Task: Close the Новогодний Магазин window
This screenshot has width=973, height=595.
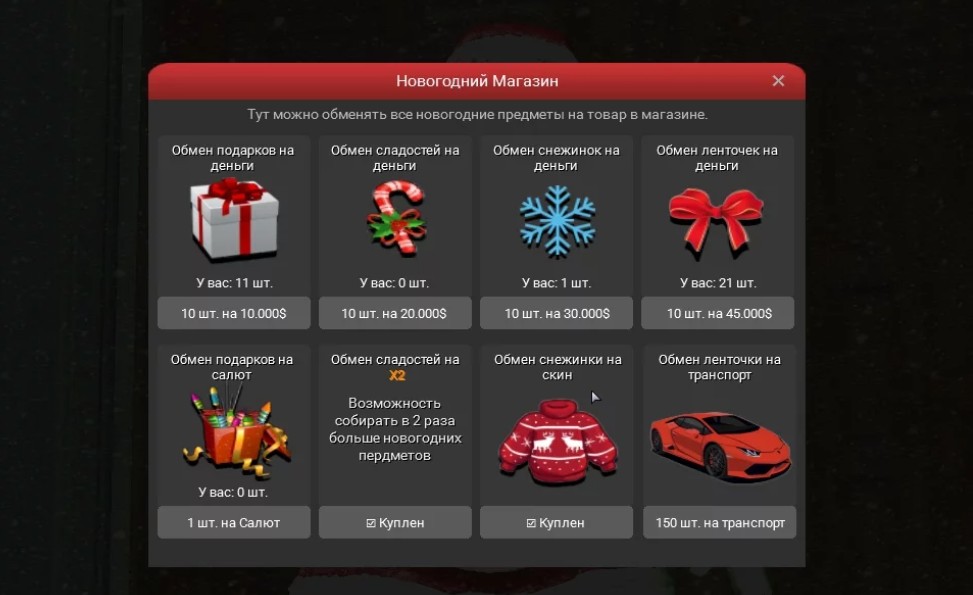Action: click(x=778, y=82)
